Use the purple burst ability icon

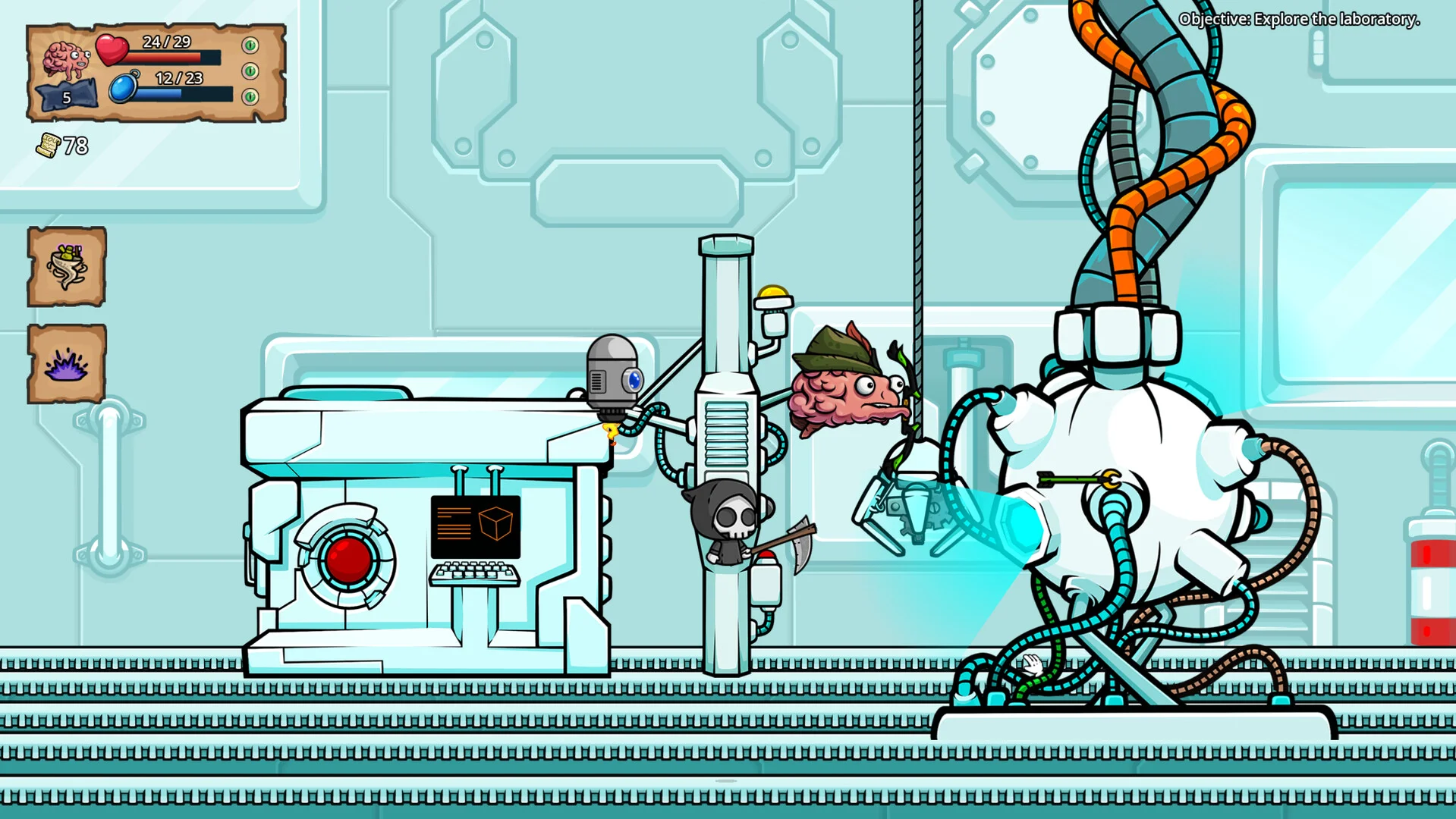(67, 364)
